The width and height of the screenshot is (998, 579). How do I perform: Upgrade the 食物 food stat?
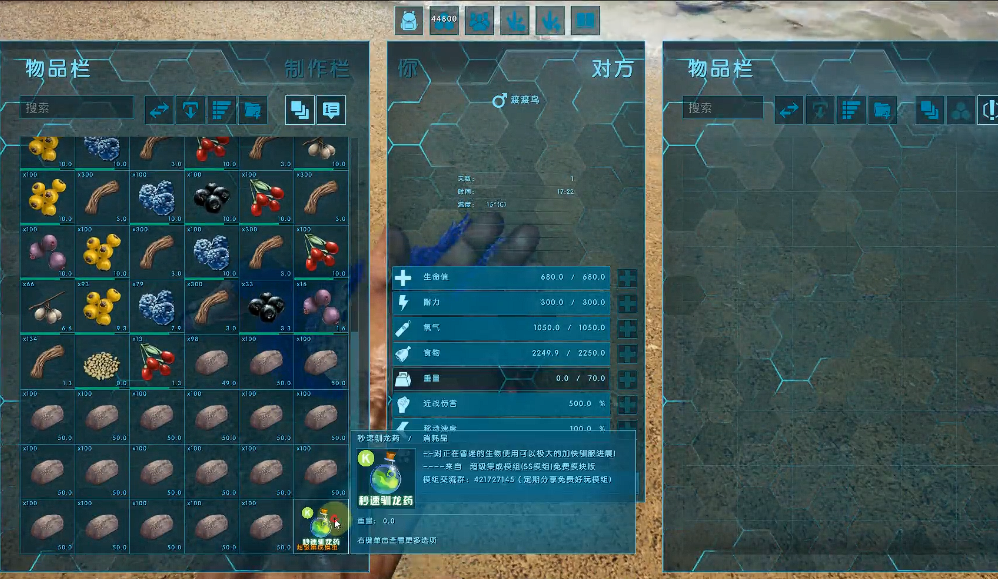(627, 354)
